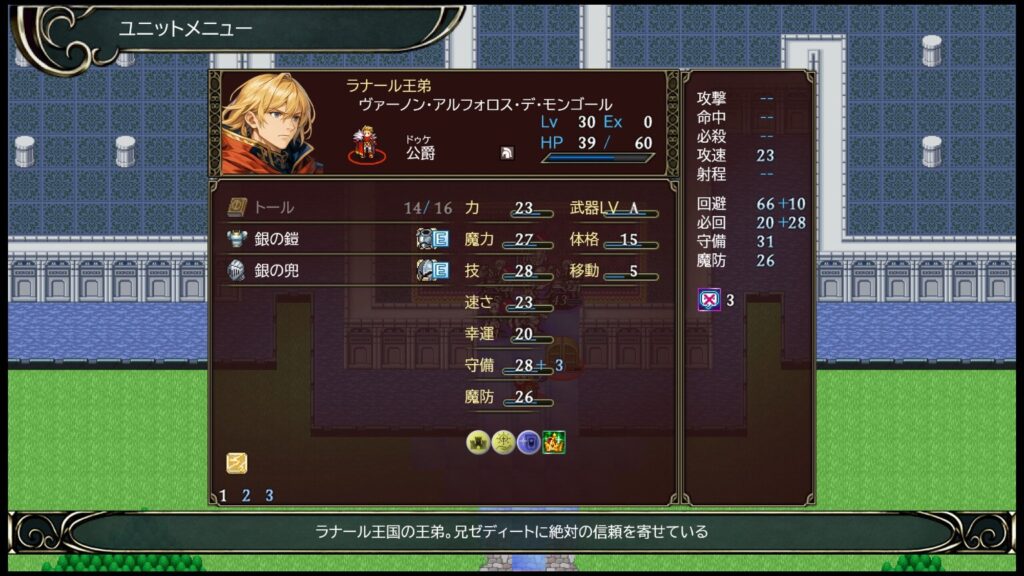Switch to page 3 of unit menu

point(269,495)
